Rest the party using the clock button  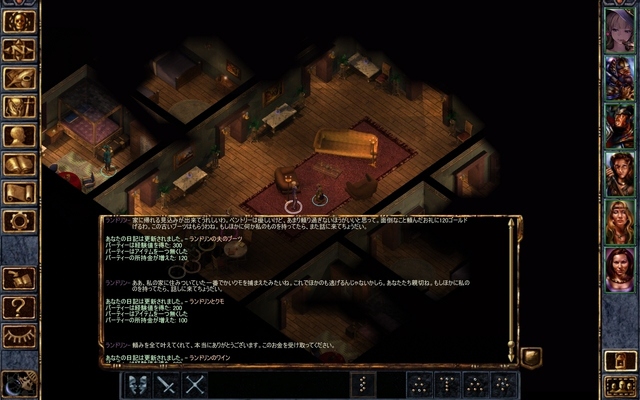pyautogui.click(x=17, y=383)
